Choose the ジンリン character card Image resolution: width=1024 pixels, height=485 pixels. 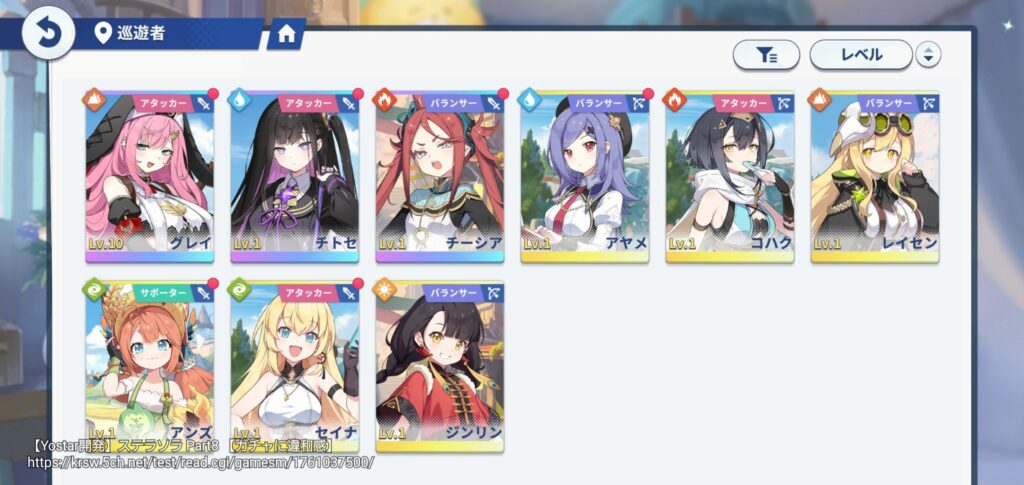440,365
